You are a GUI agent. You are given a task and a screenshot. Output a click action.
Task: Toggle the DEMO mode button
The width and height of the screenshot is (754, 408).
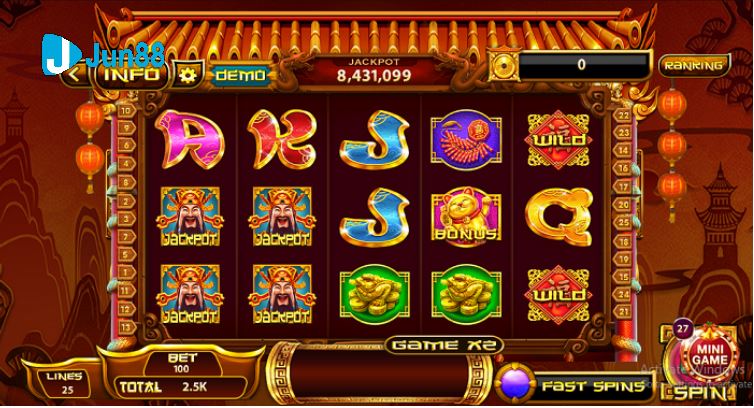tap(240, 75)
